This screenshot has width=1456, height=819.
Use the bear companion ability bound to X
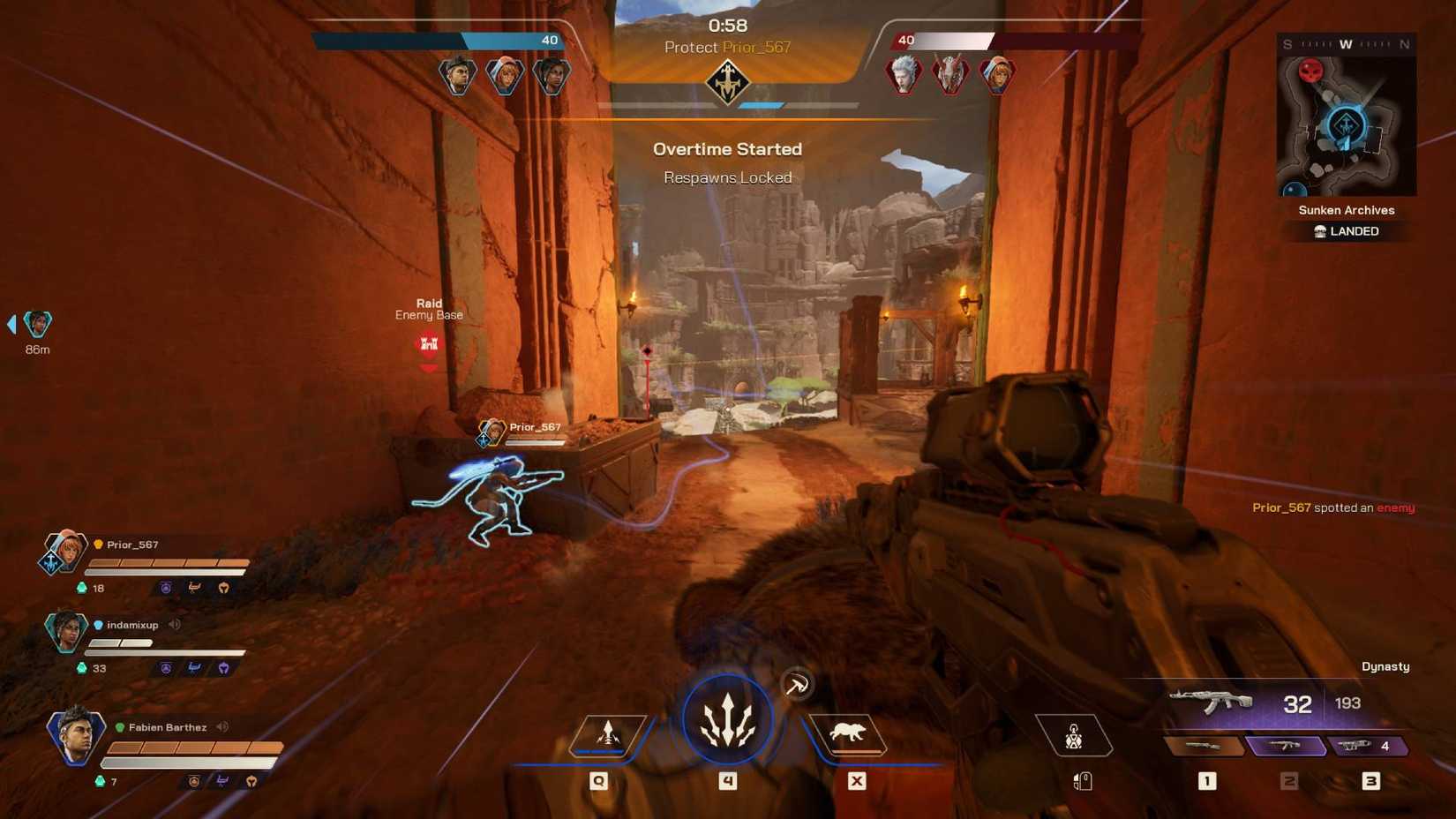coord(850,732)
